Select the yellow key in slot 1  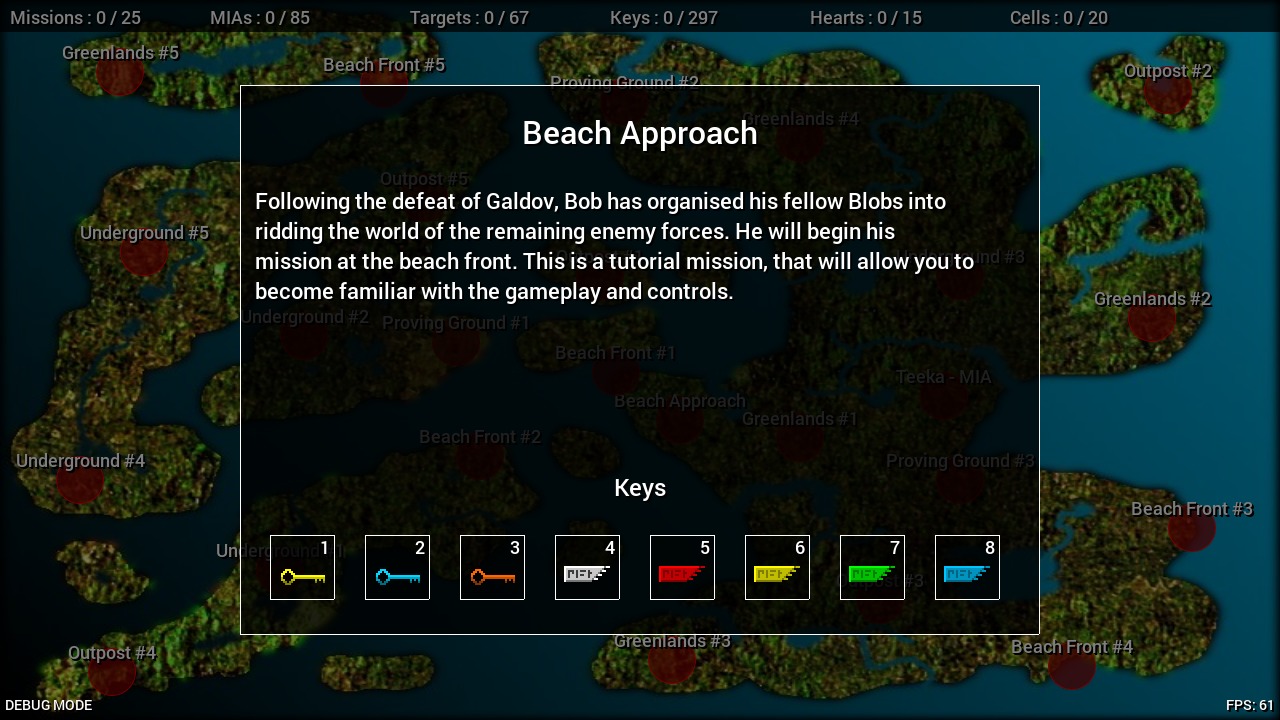302,568
